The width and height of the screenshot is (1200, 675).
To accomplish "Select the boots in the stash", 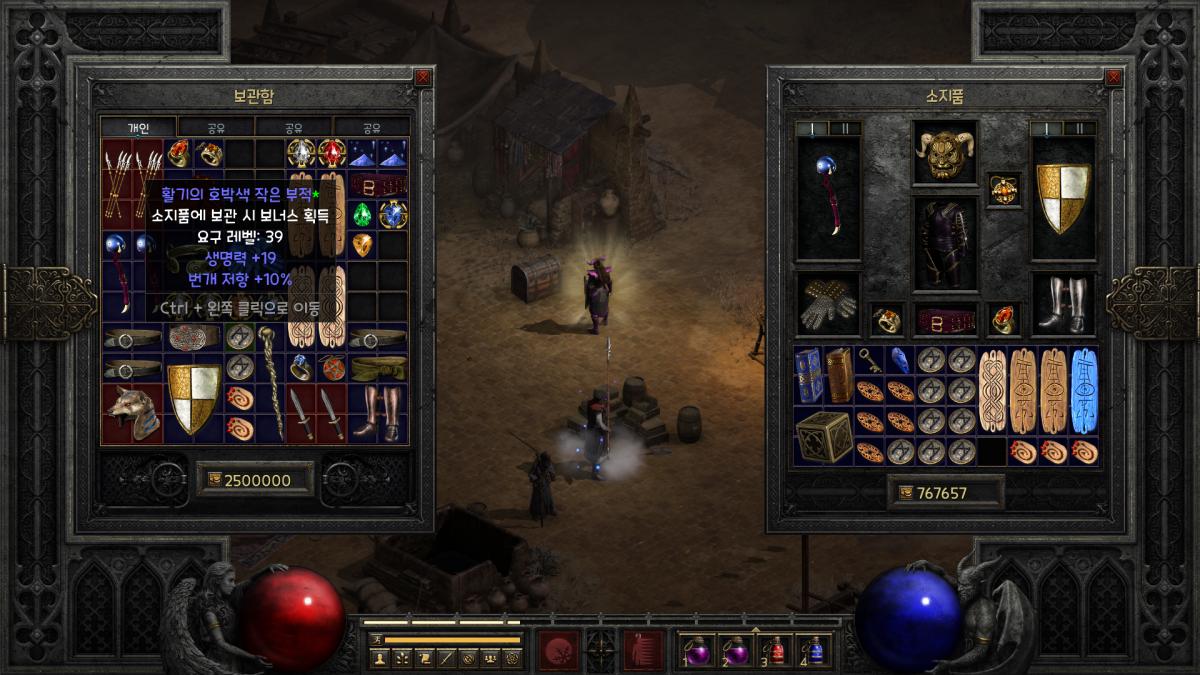I will 379,412.
